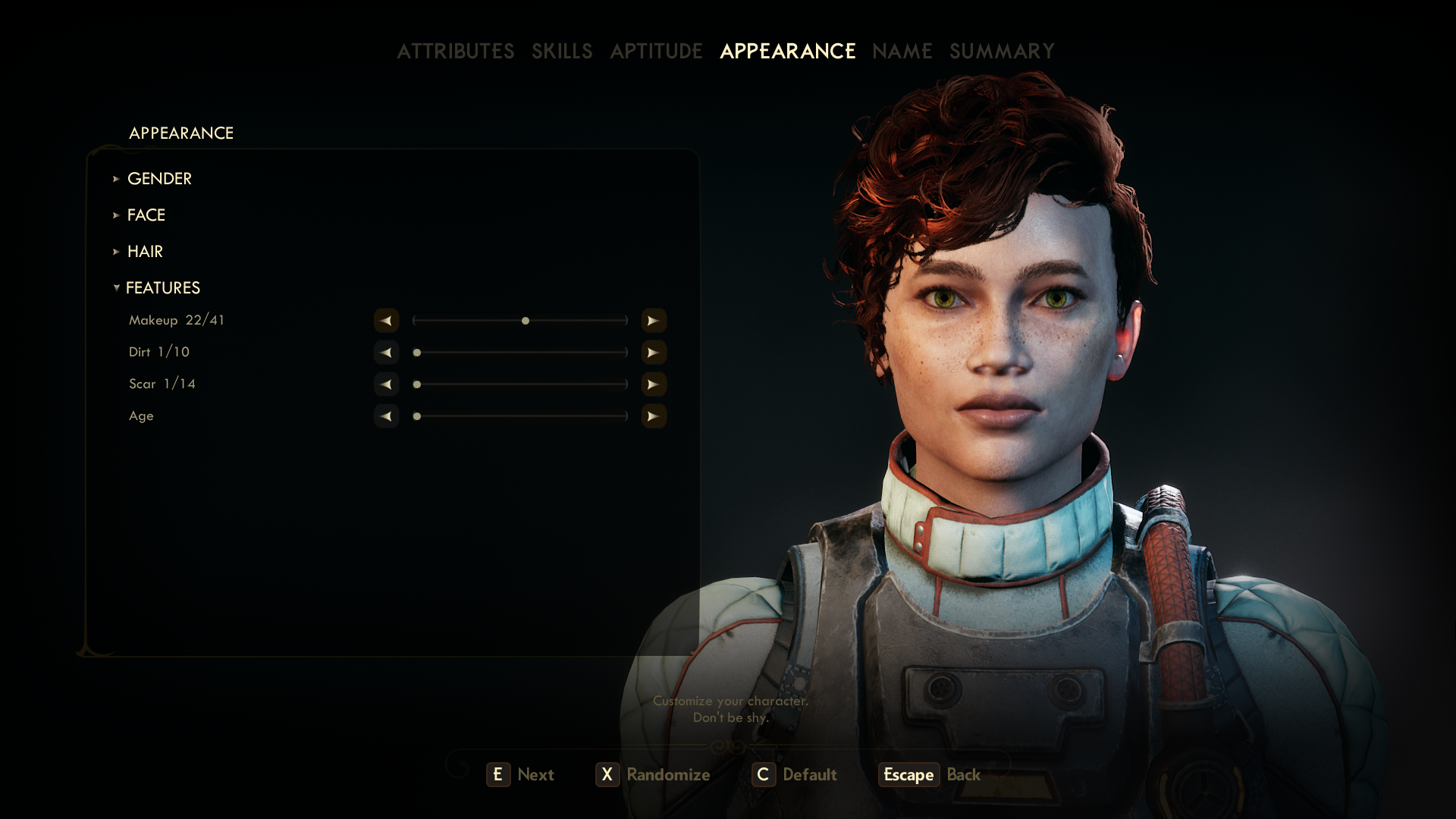This screenshot has height=819, width=1456.
Task: Click the Scar slider track
Action: pos(520,384)
